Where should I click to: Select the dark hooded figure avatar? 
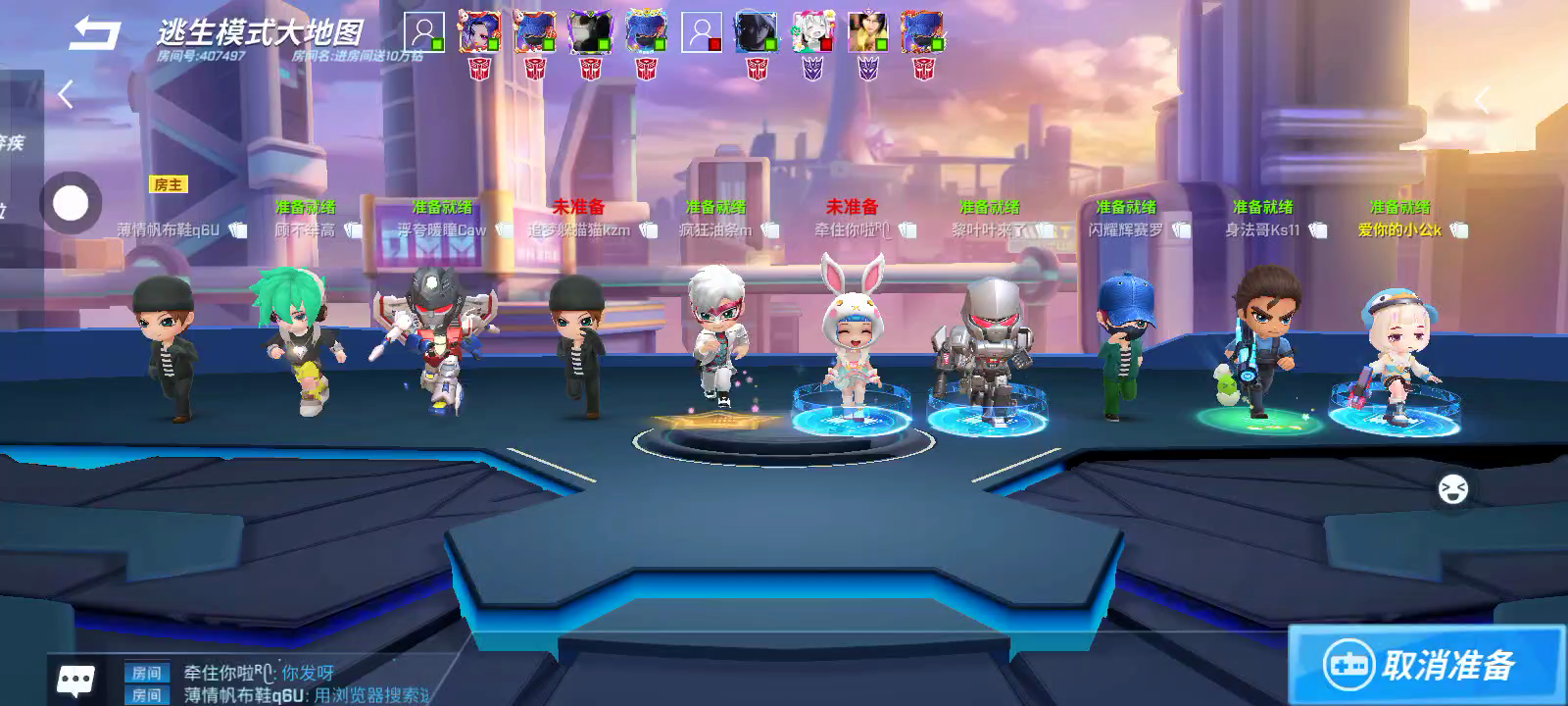tap(757, 33)
